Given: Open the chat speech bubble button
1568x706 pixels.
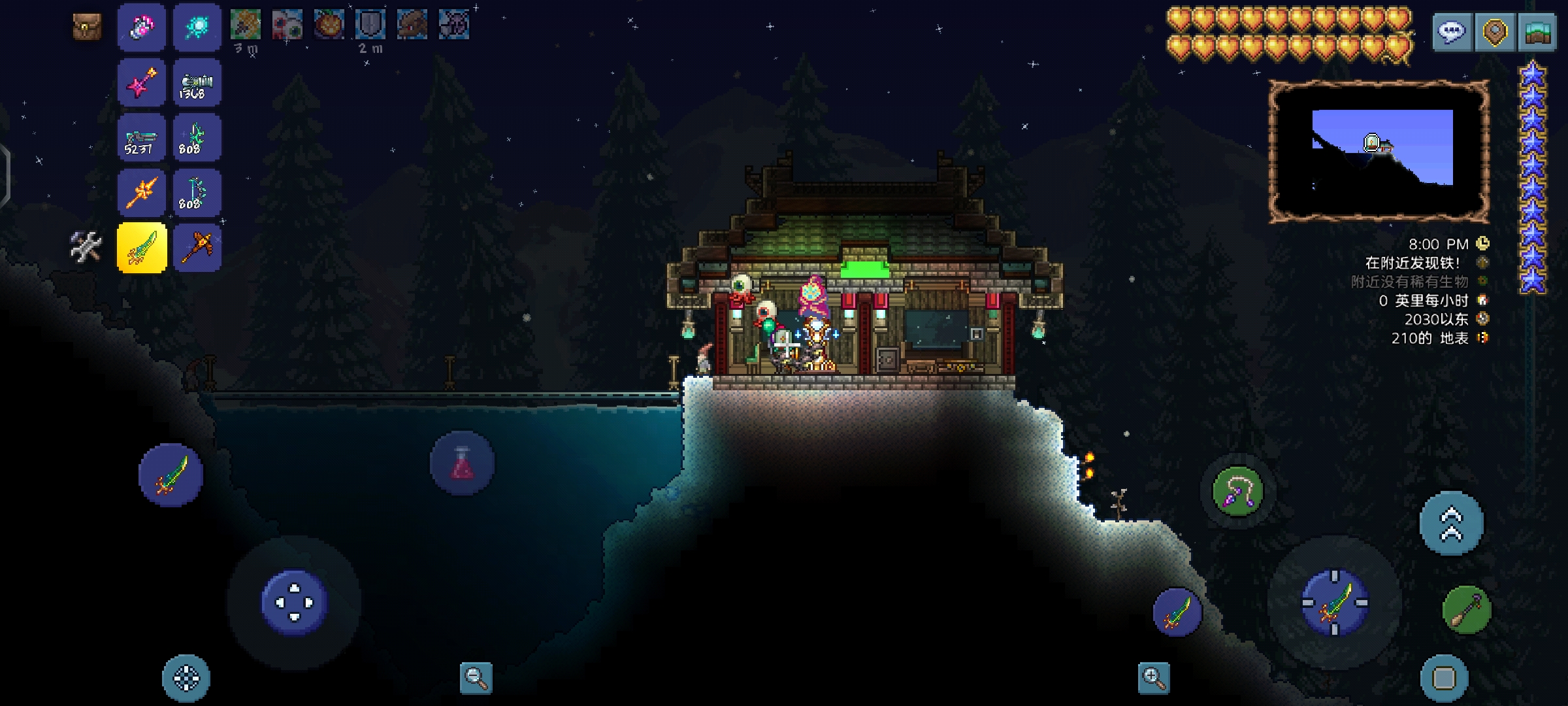Looking at the screenshot, I should (x=1452, y=31).
